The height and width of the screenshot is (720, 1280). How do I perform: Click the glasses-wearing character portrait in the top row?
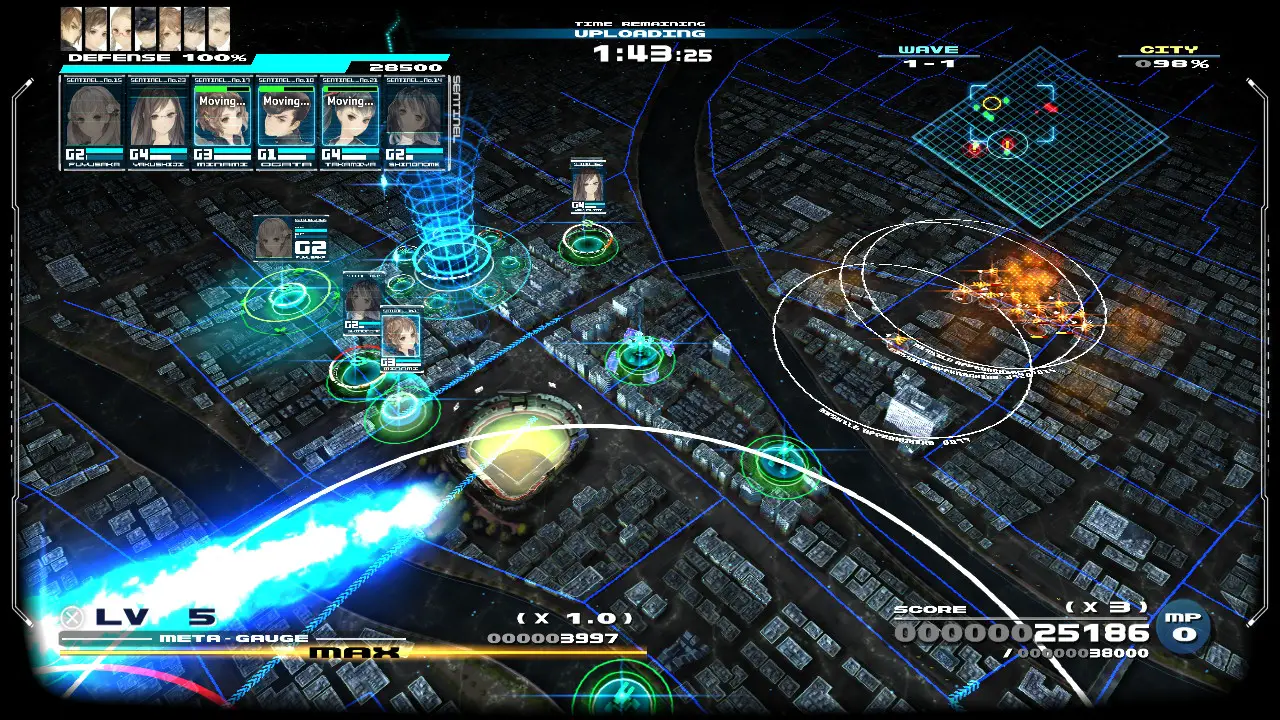[121, 29]
